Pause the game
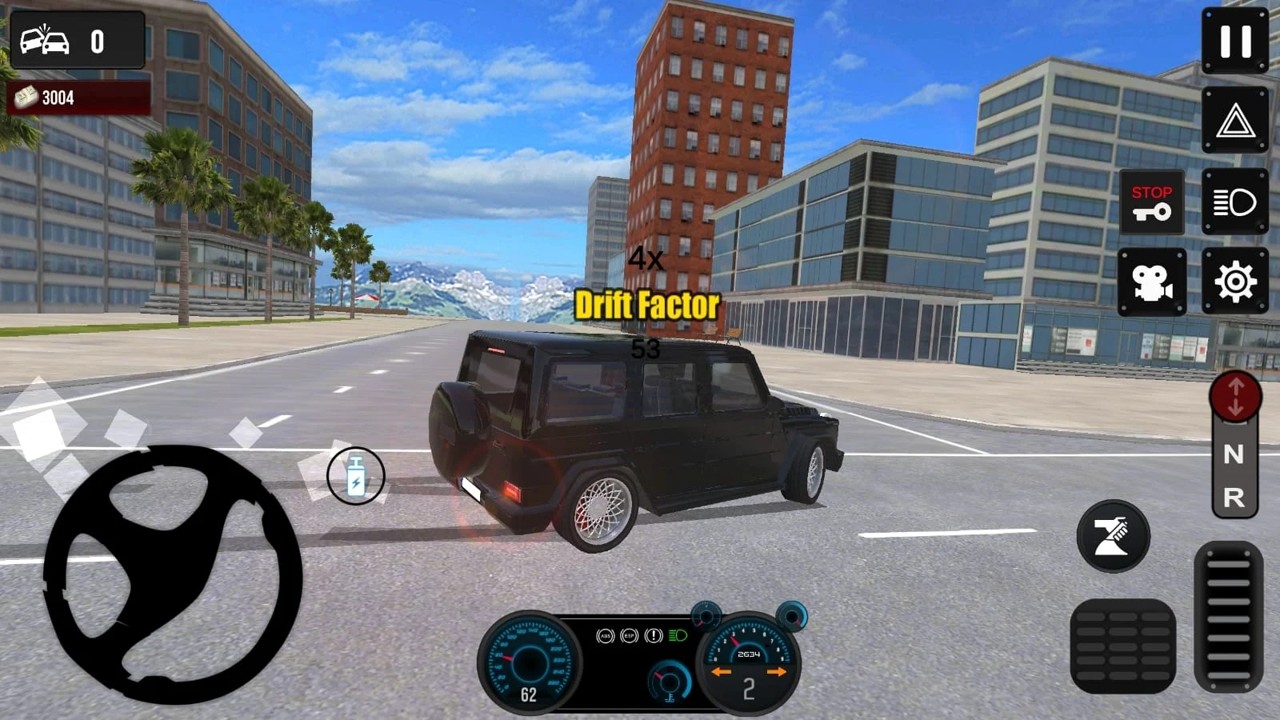 (1234, 41)
